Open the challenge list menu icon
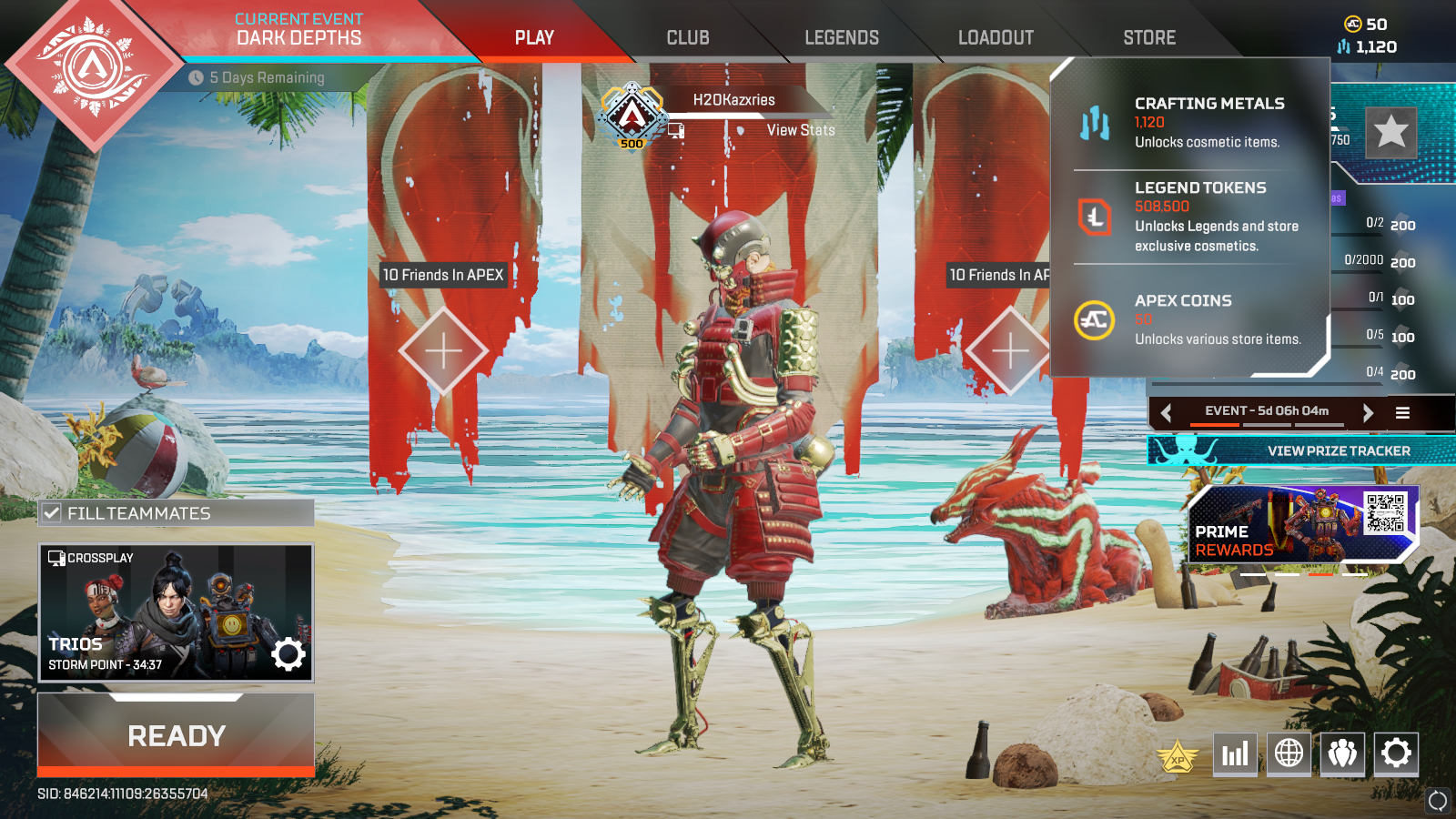This screenshot has height=819, width=1456. click(x=1402, y=412)
